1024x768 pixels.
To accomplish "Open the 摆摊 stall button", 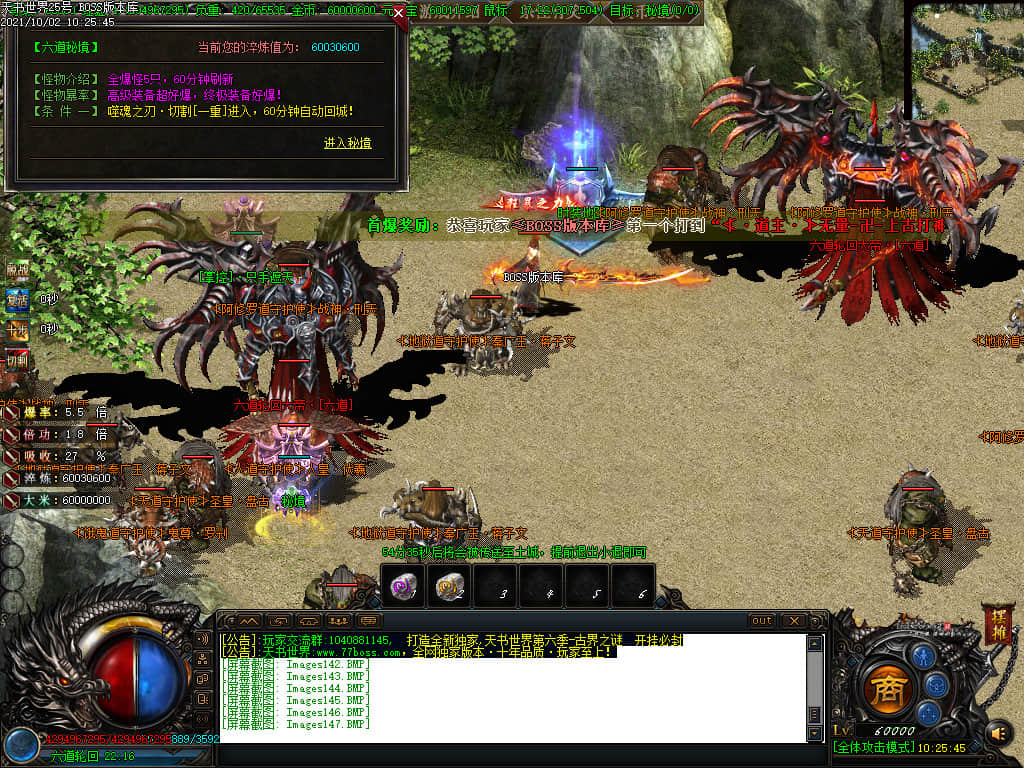I will [x=996, y=623].
